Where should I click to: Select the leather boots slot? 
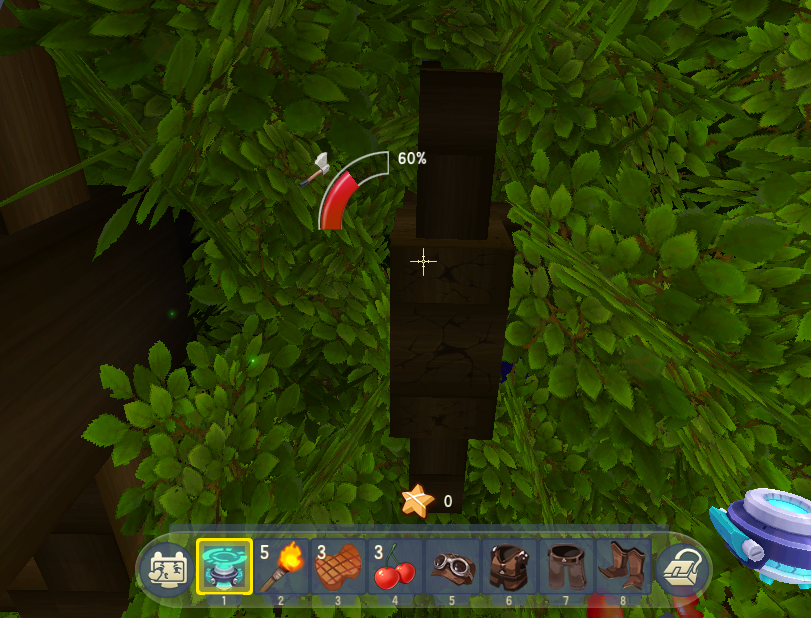(x=623, y=567)
